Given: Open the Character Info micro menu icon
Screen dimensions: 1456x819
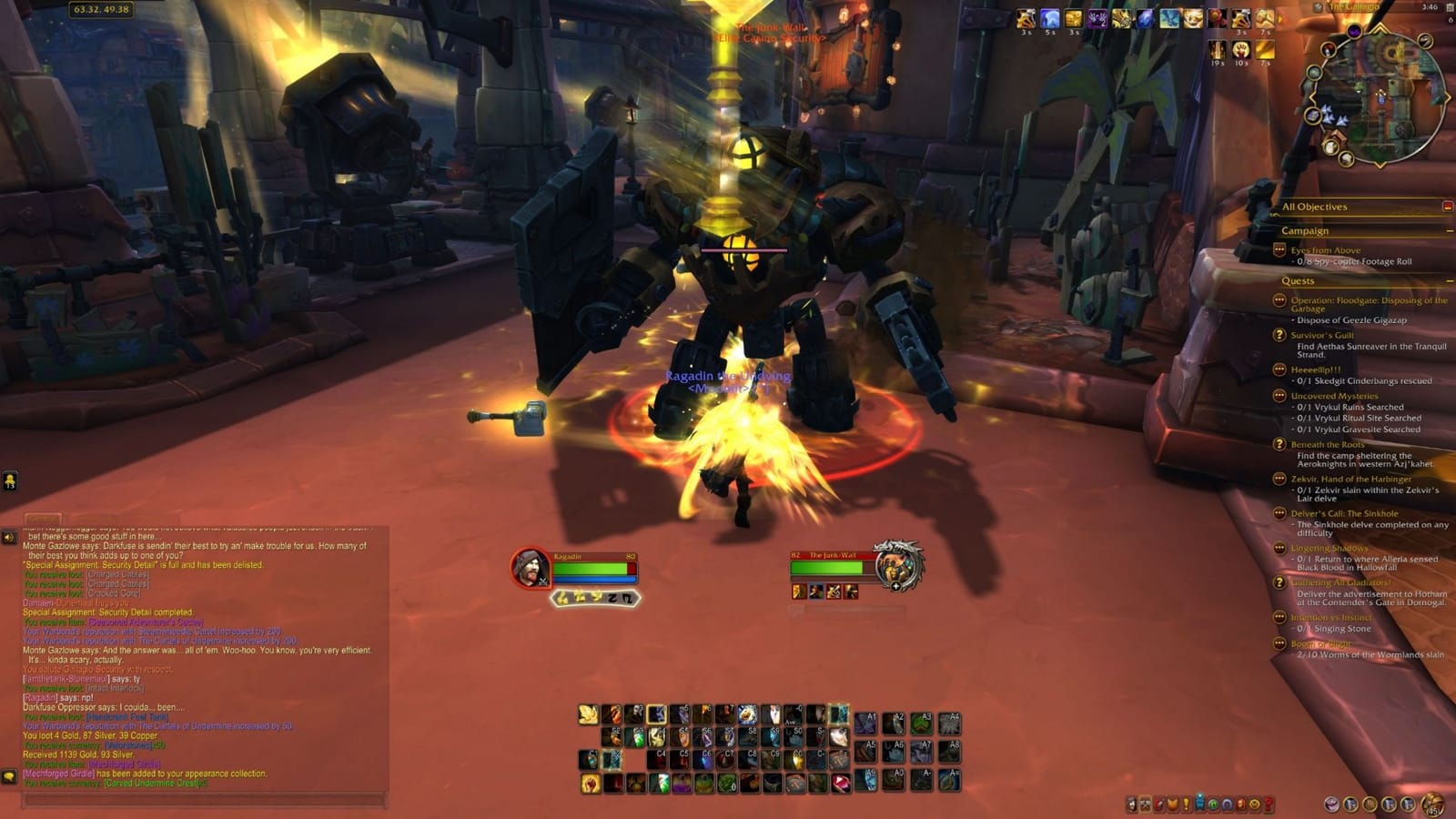Looking at the screenshot, I should coord(1131,804).
